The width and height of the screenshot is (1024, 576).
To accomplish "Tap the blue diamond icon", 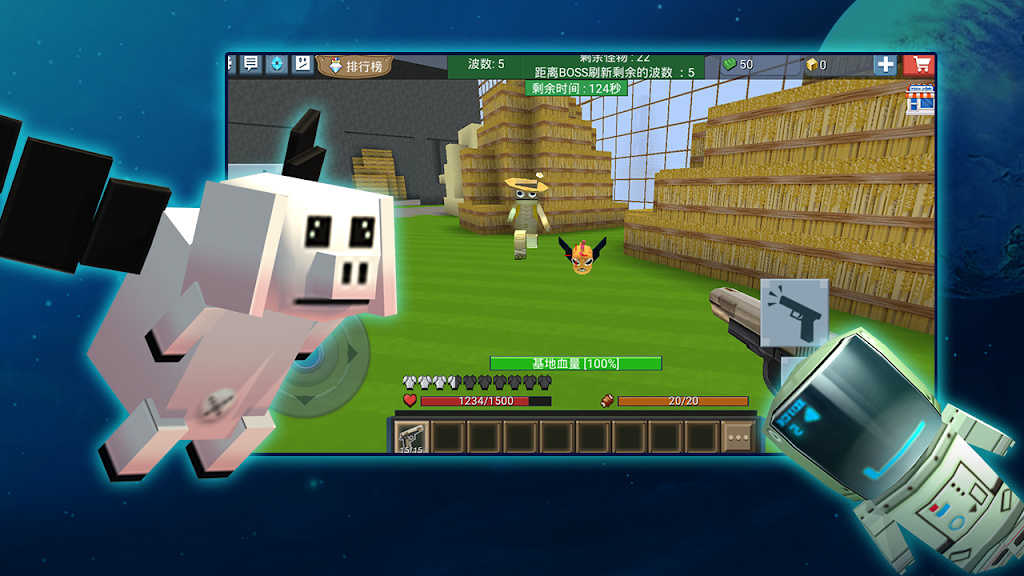I will 277,64.
